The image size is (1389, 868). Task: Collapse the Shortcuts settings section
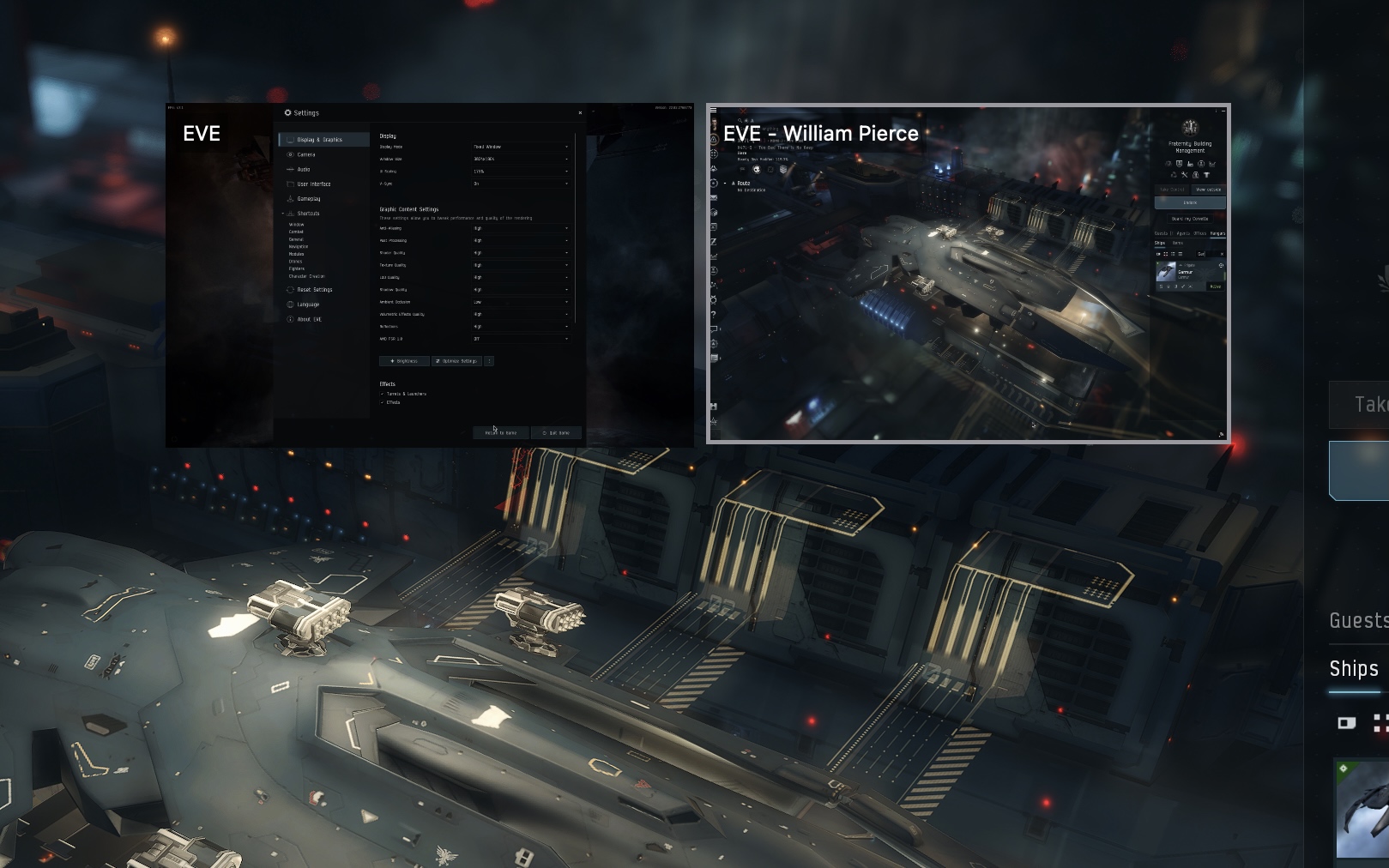coord(281,214)
